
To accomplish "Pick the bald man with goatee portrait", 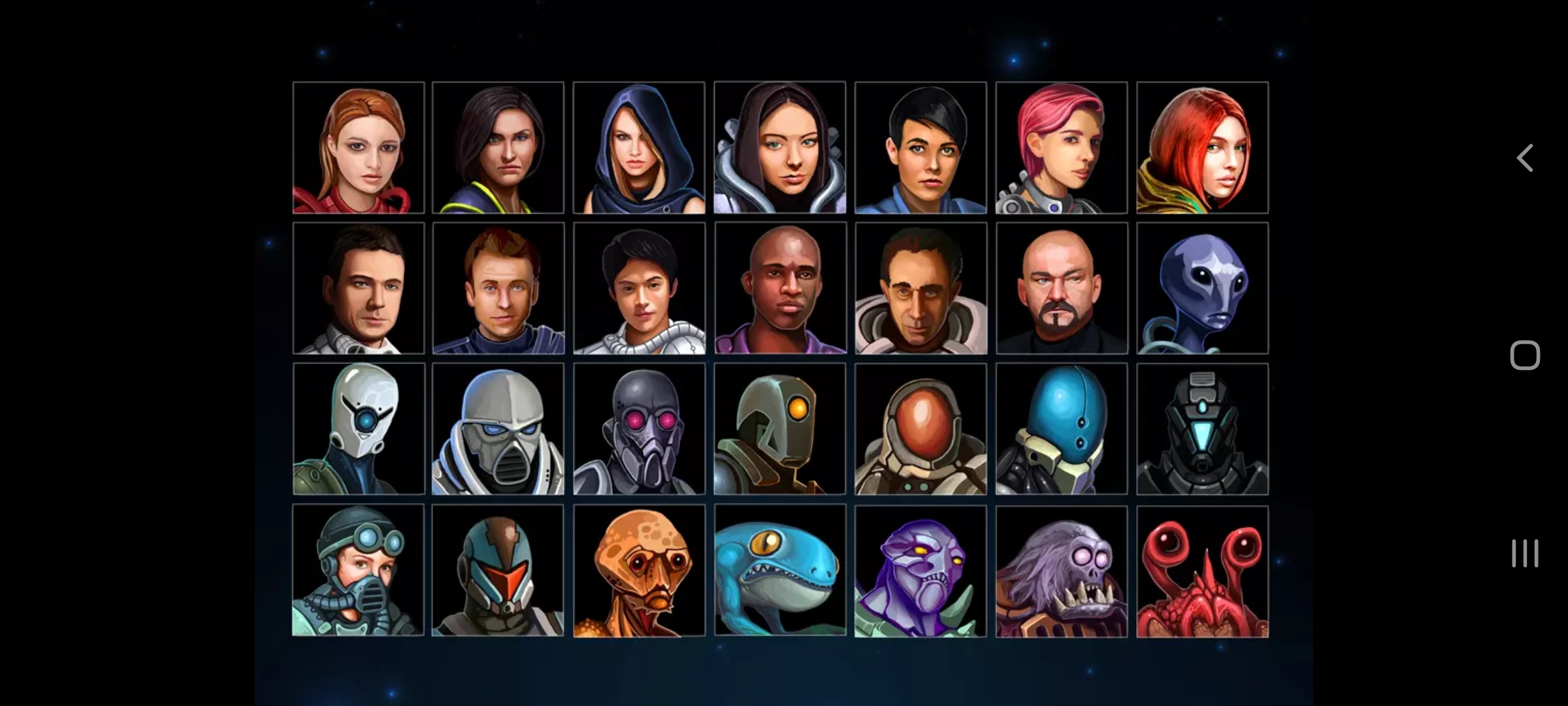I will click(x=1062, y=288).
